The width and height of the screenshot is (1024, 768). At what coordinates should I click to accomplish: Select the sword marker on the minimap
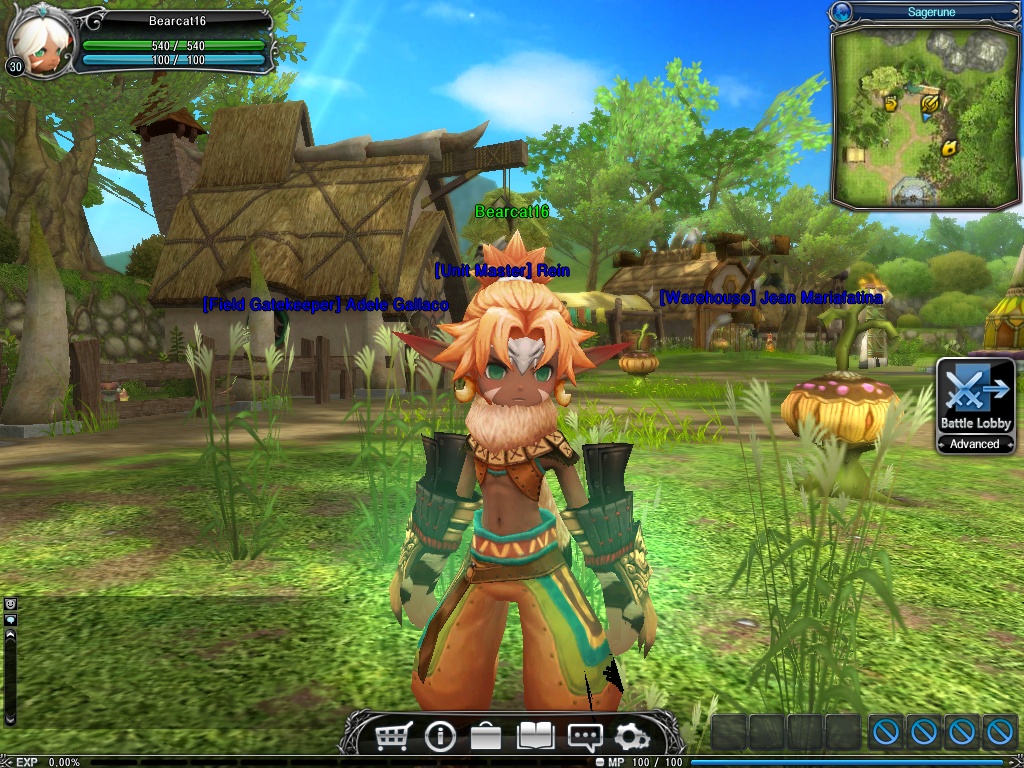pyautogui.click(x=930, y=101)
